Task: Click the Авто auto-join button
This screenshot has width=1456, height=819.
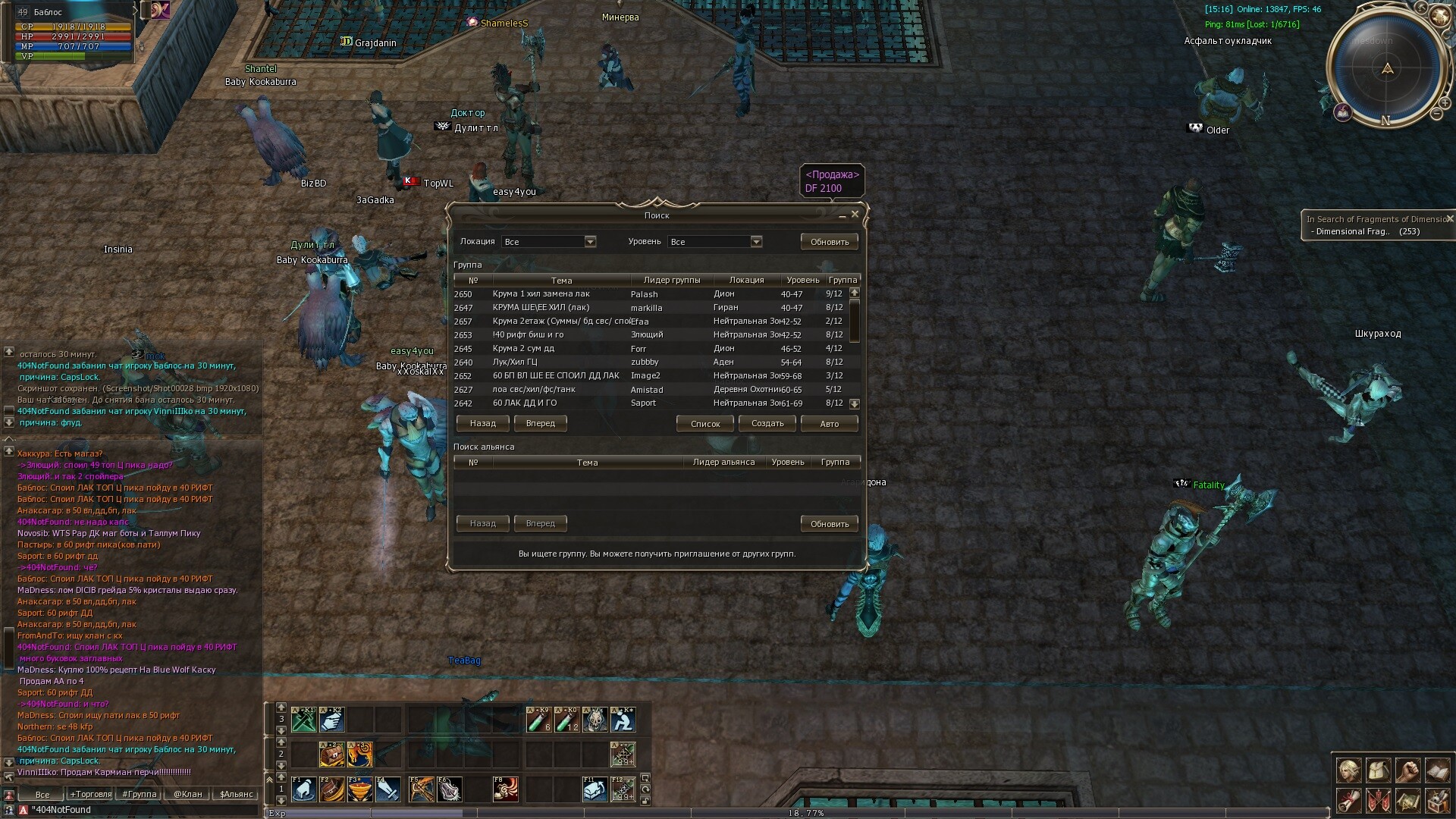Action: tap(829, 423)
